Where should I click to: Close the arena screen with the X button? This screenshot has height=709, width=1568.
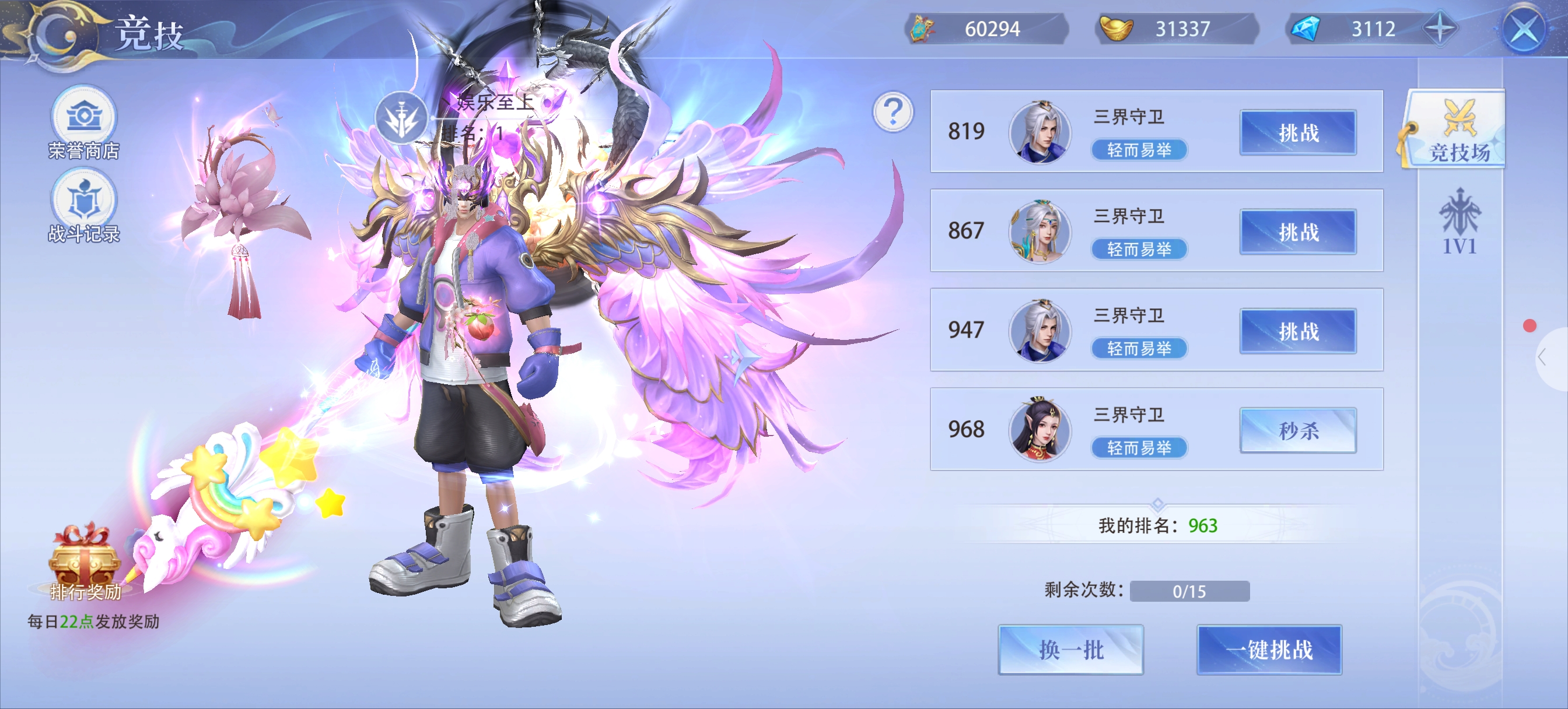pos(1524,29)
